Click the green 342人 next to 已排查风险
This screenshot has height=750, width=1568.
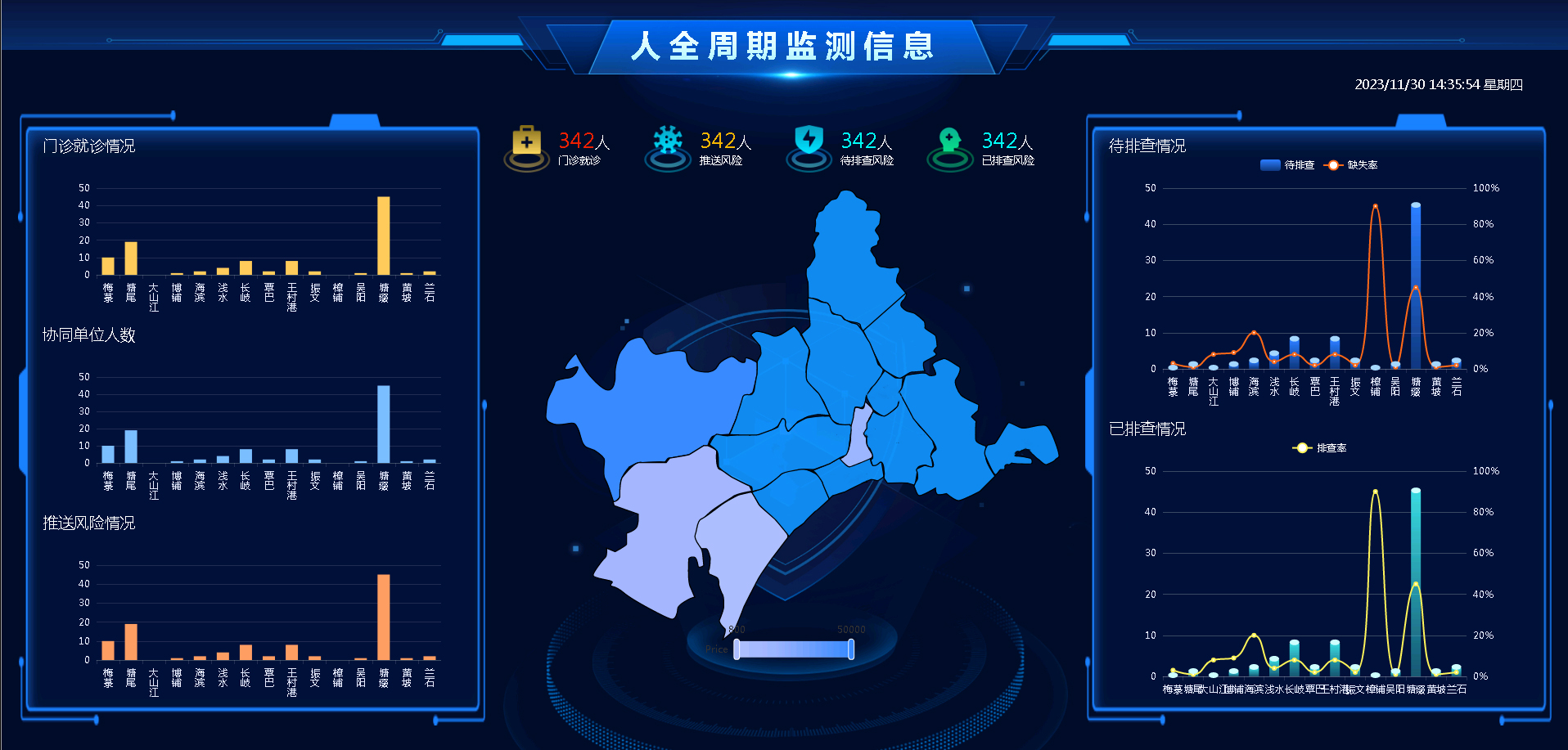(x=1003, y=141)
